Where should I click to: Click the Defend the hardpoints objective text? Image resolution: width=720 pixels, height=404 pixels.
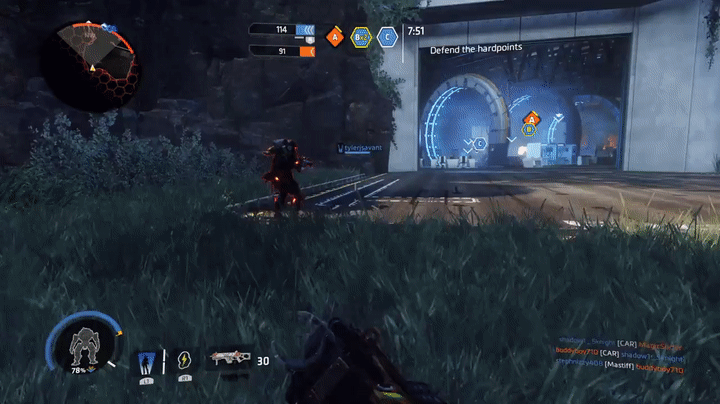pos(476,49)
